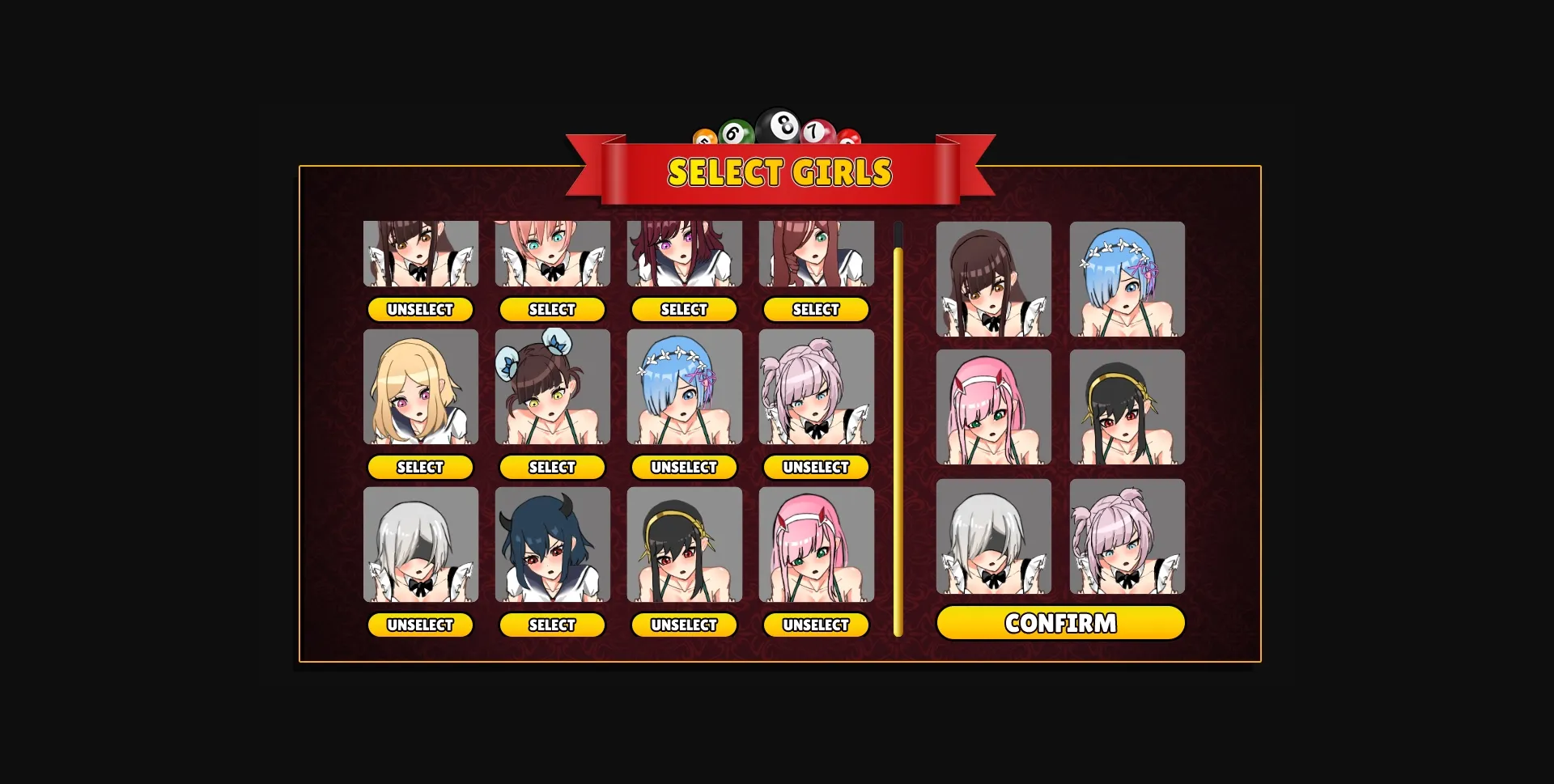
Task: Unselect the top-left brown-haired maid
Action: tap(420, 309)
